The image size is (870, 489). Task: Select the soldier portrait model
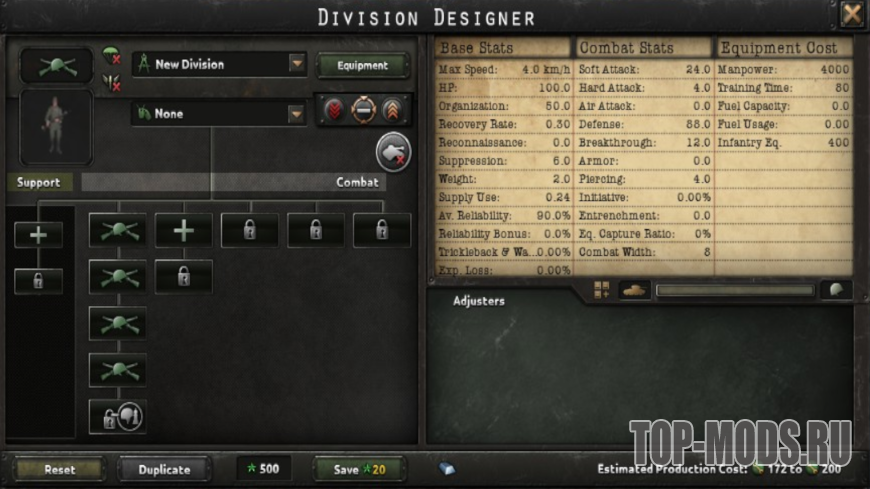[x=56, y=126]
